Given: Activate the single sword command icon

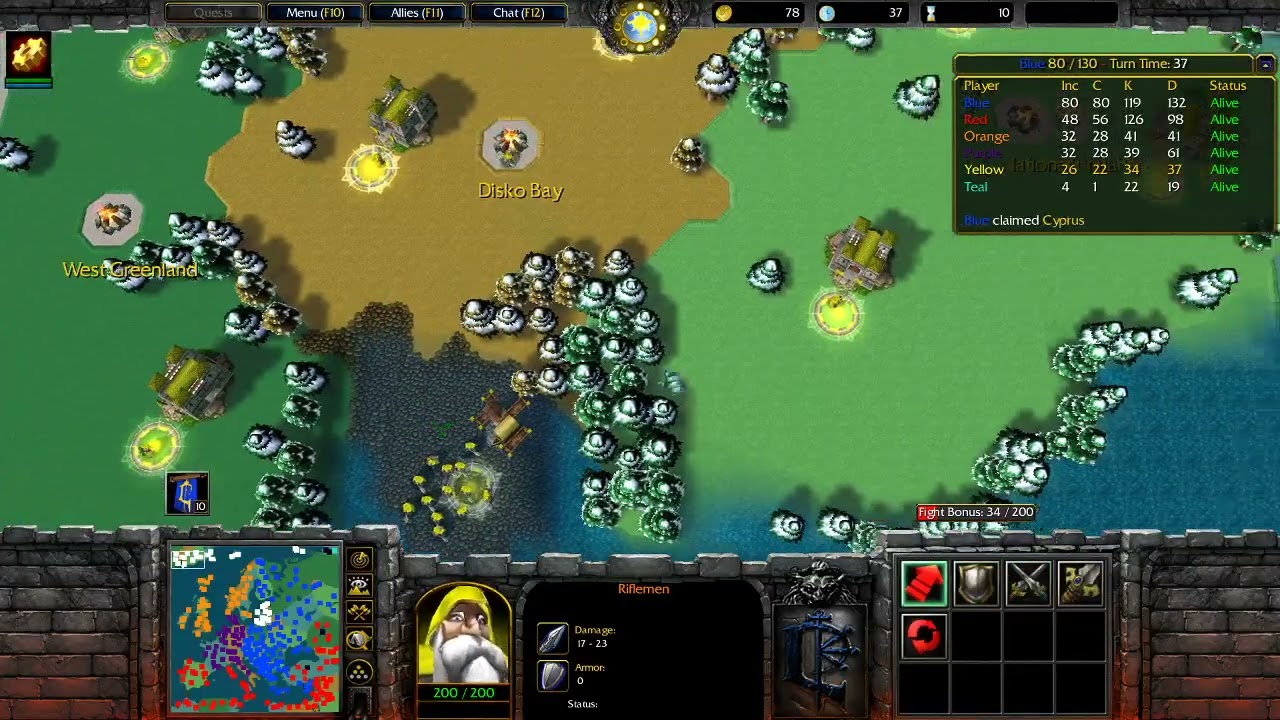Looking at the screenshot, I should coord(1080,584).
